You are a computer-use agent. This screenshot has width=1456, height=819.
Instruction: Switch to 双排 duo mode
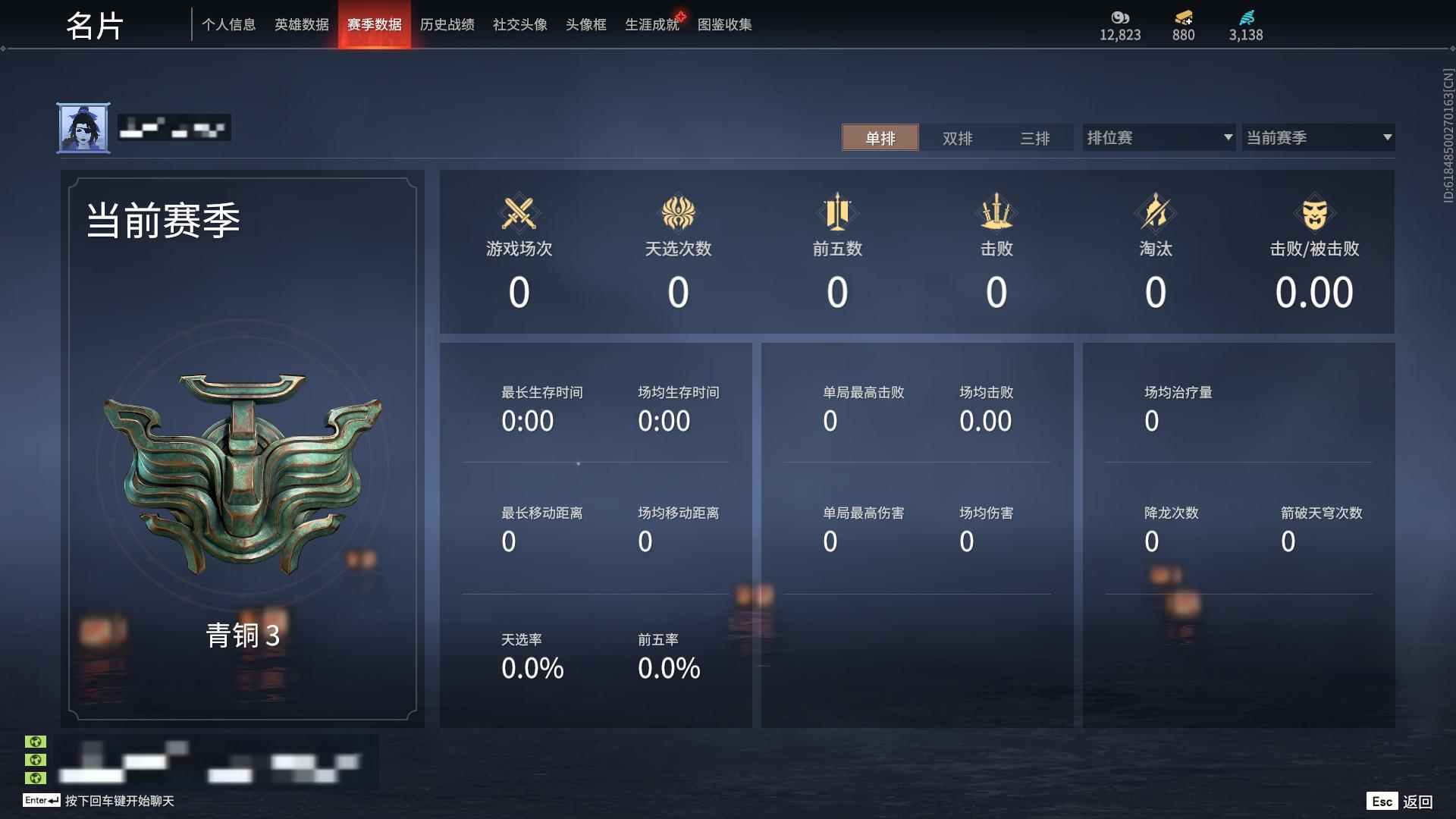pyautogui.click(x=957, y=138)
